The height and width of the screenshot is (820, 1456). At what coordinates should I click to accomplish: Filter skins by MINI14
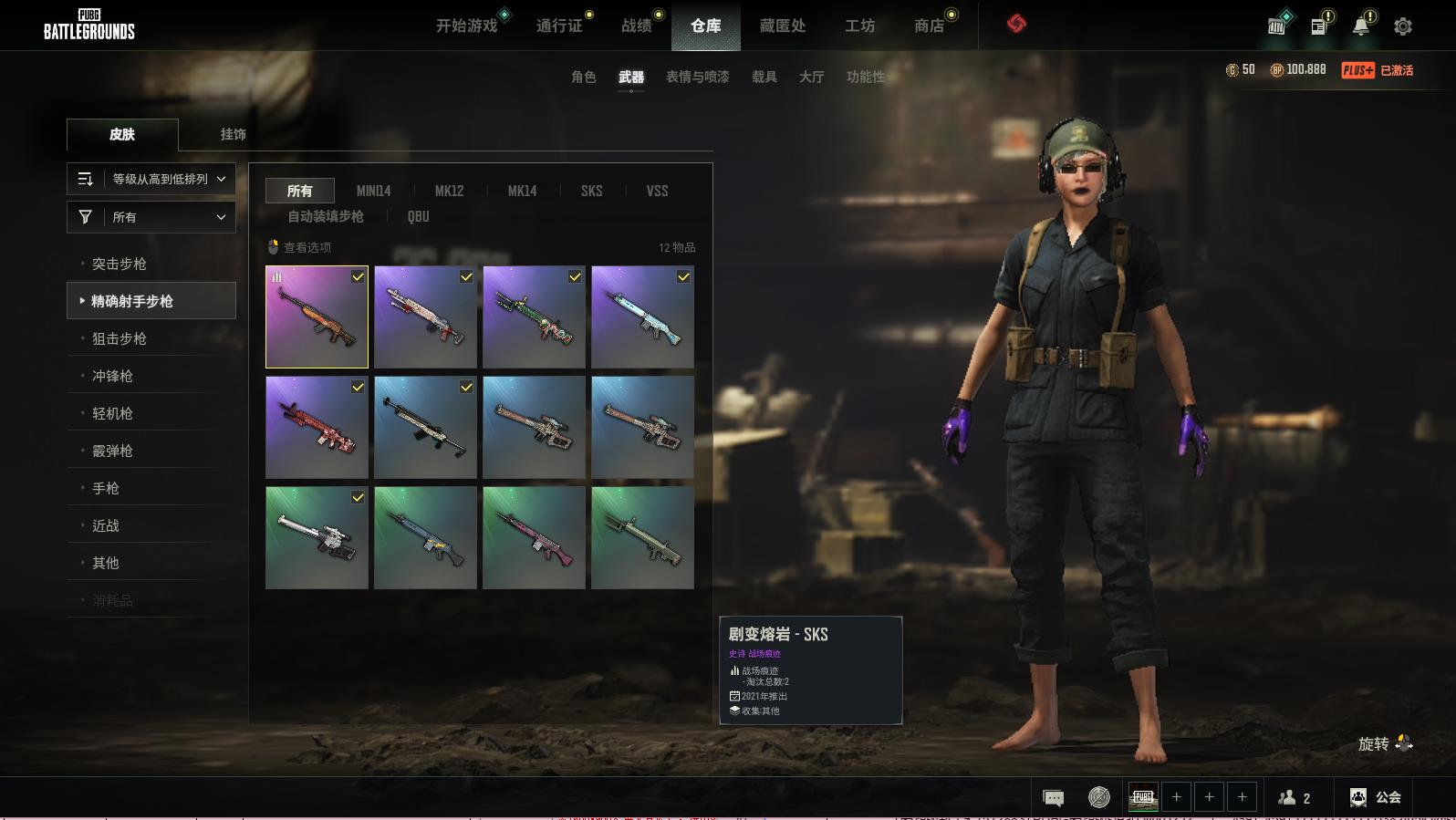point(373,191)
